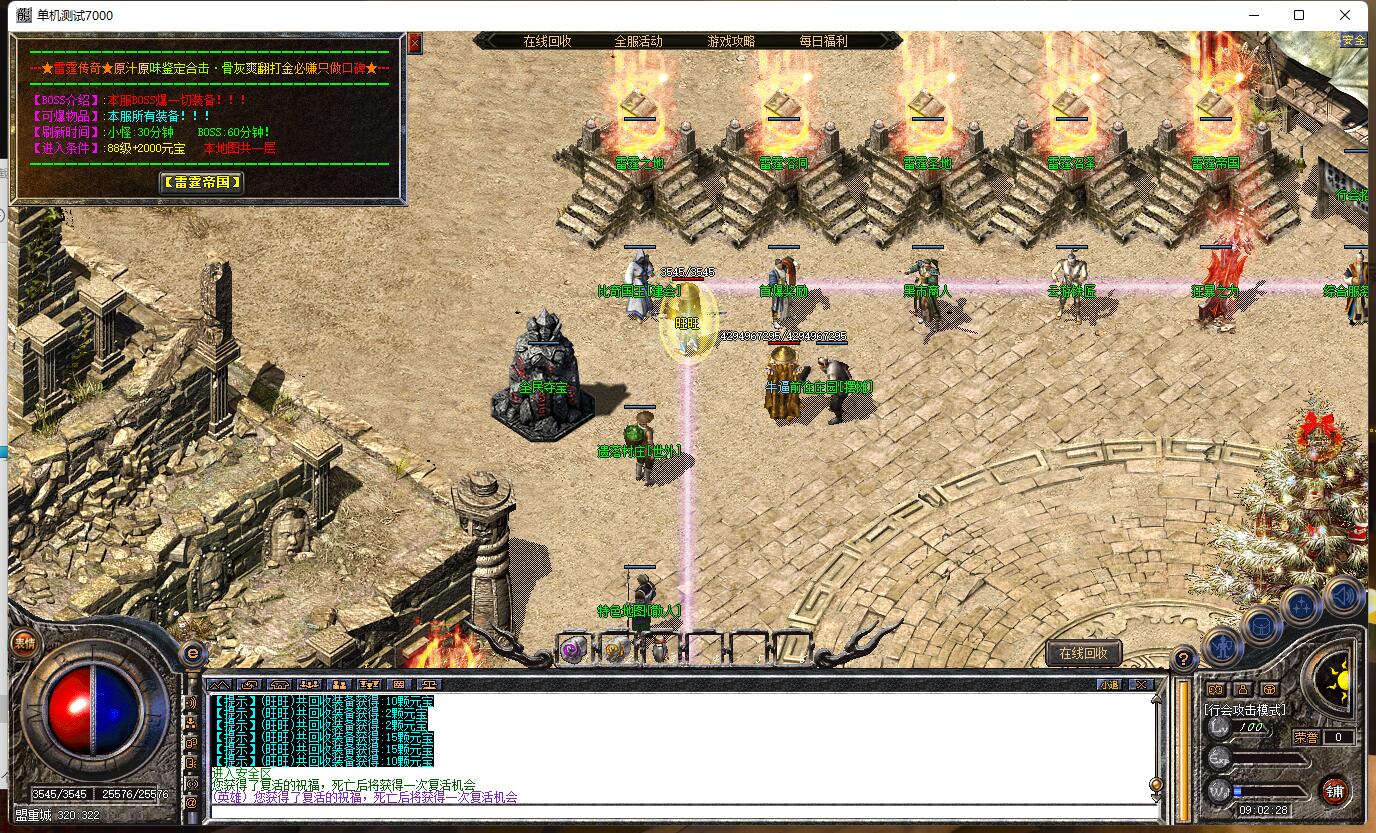Image resolution: width=1376 pixels, height=833 pixels.
Task: Click the round orange e button
Action: coord(192,652)
